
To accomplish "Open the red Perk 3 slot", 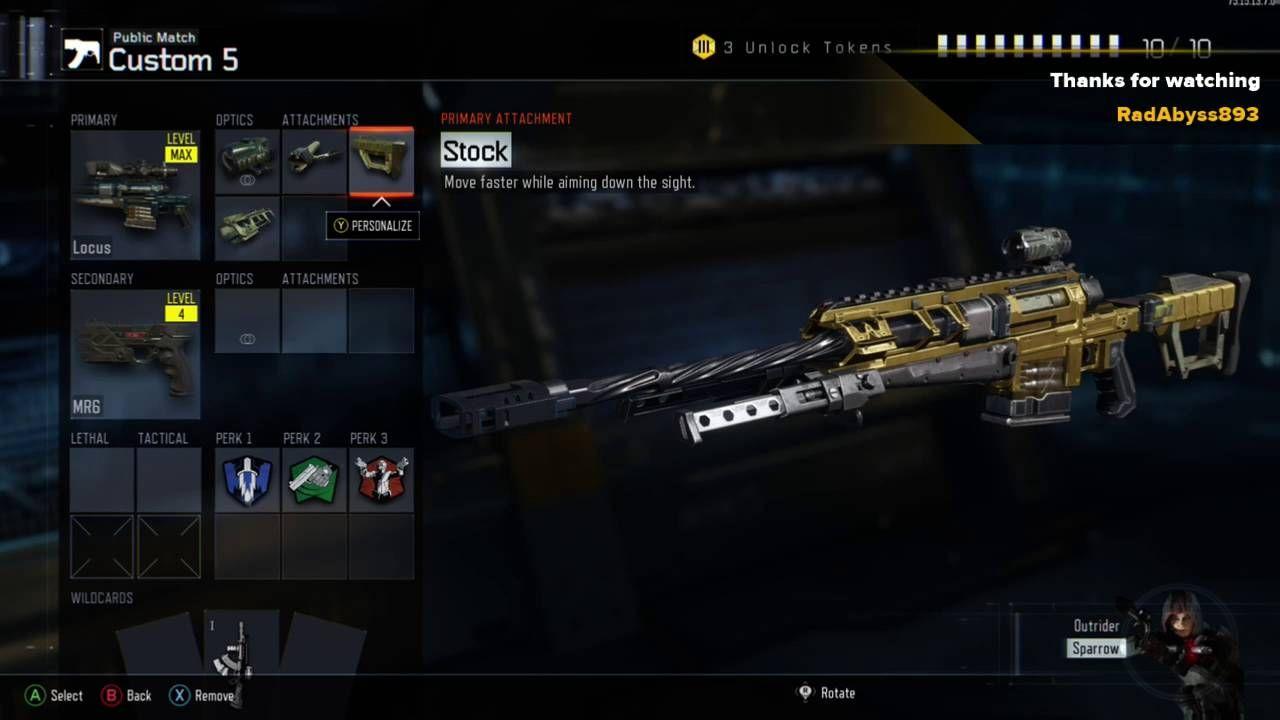I will point(381,480).
